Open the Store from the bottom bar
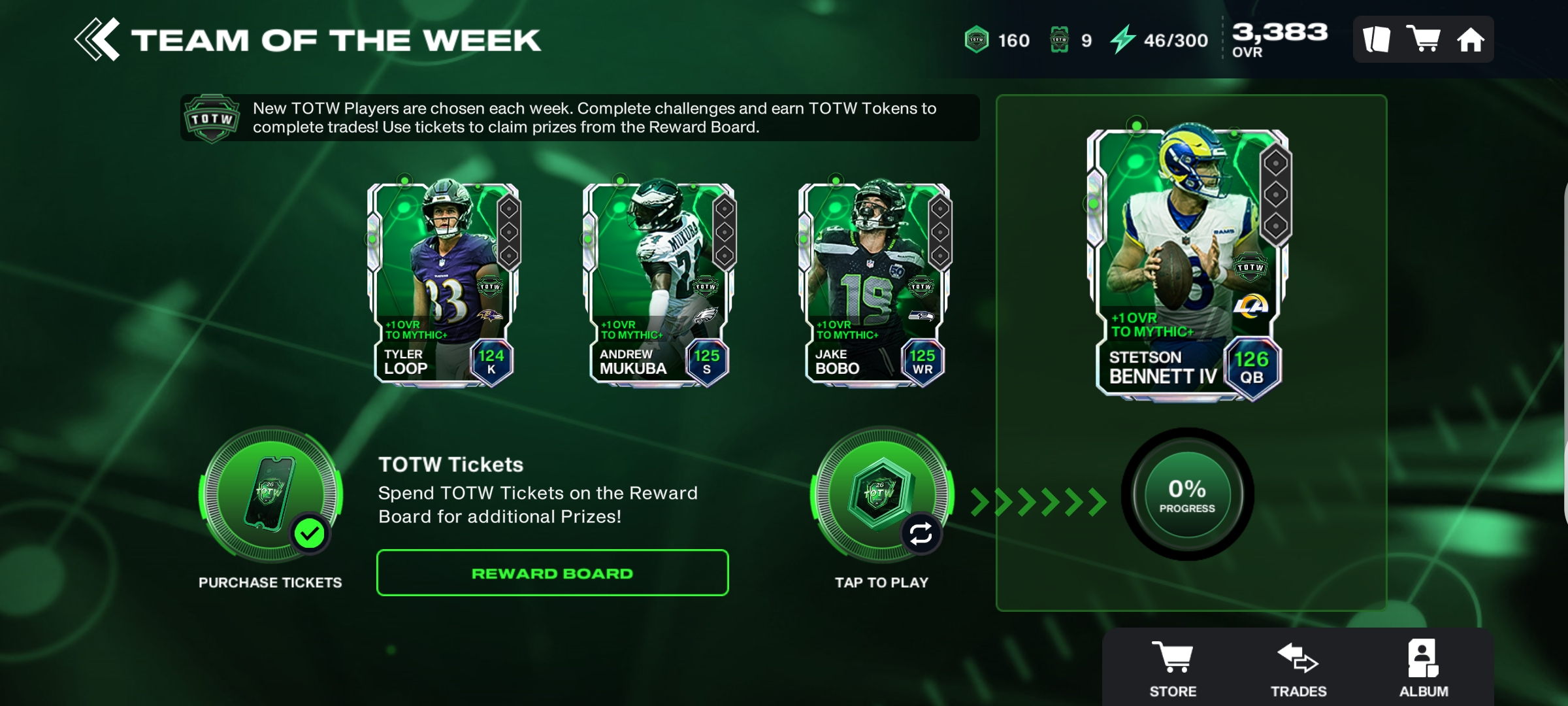The width and height of the screenshot is (1568, 706). click(x=1173, y=668)
